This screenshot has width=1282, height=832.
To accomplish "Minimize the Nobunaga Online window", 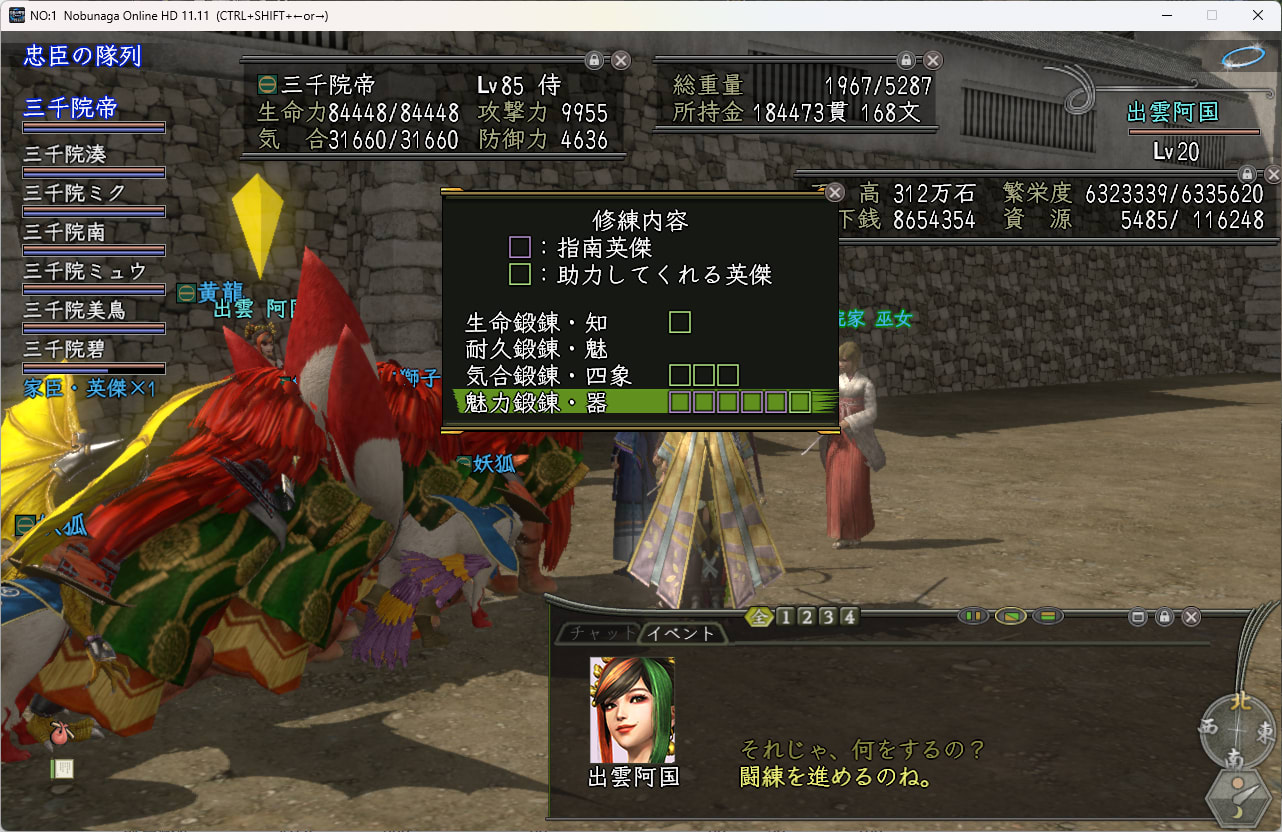I will pyautogui.click(x=1166, y=15).
